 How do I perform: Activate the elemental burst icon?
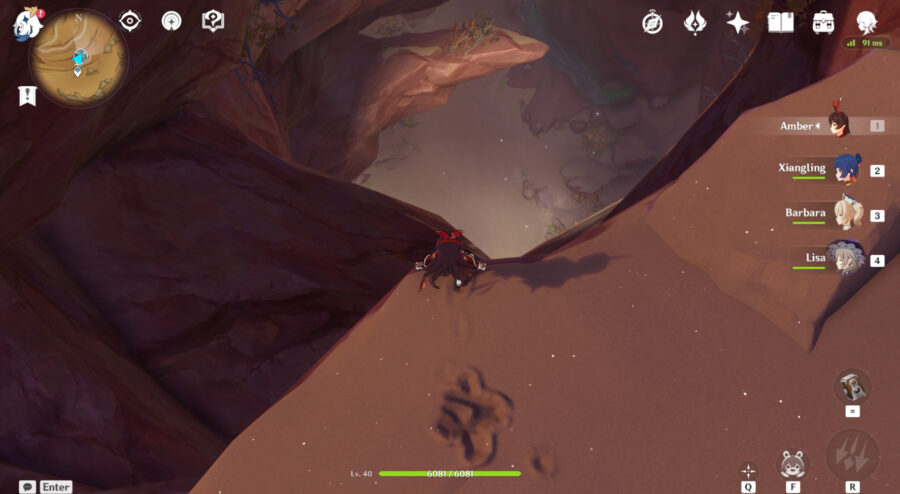pyautogui.click(x=852, y=456)
